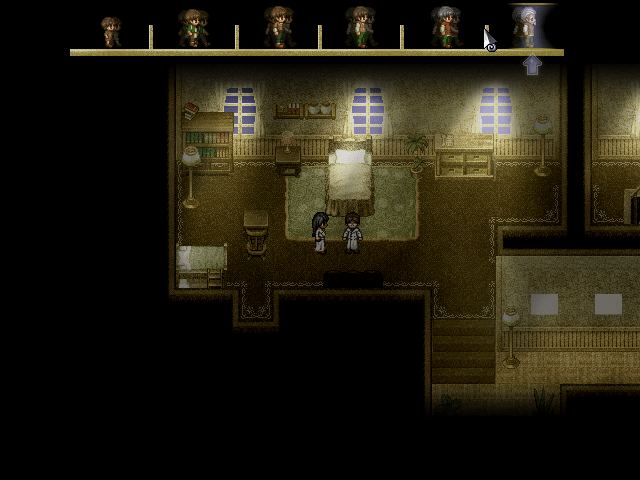Choose the third brown-haired couple stage
This screenshot has height=480, width=640.
tap(278, 27)
